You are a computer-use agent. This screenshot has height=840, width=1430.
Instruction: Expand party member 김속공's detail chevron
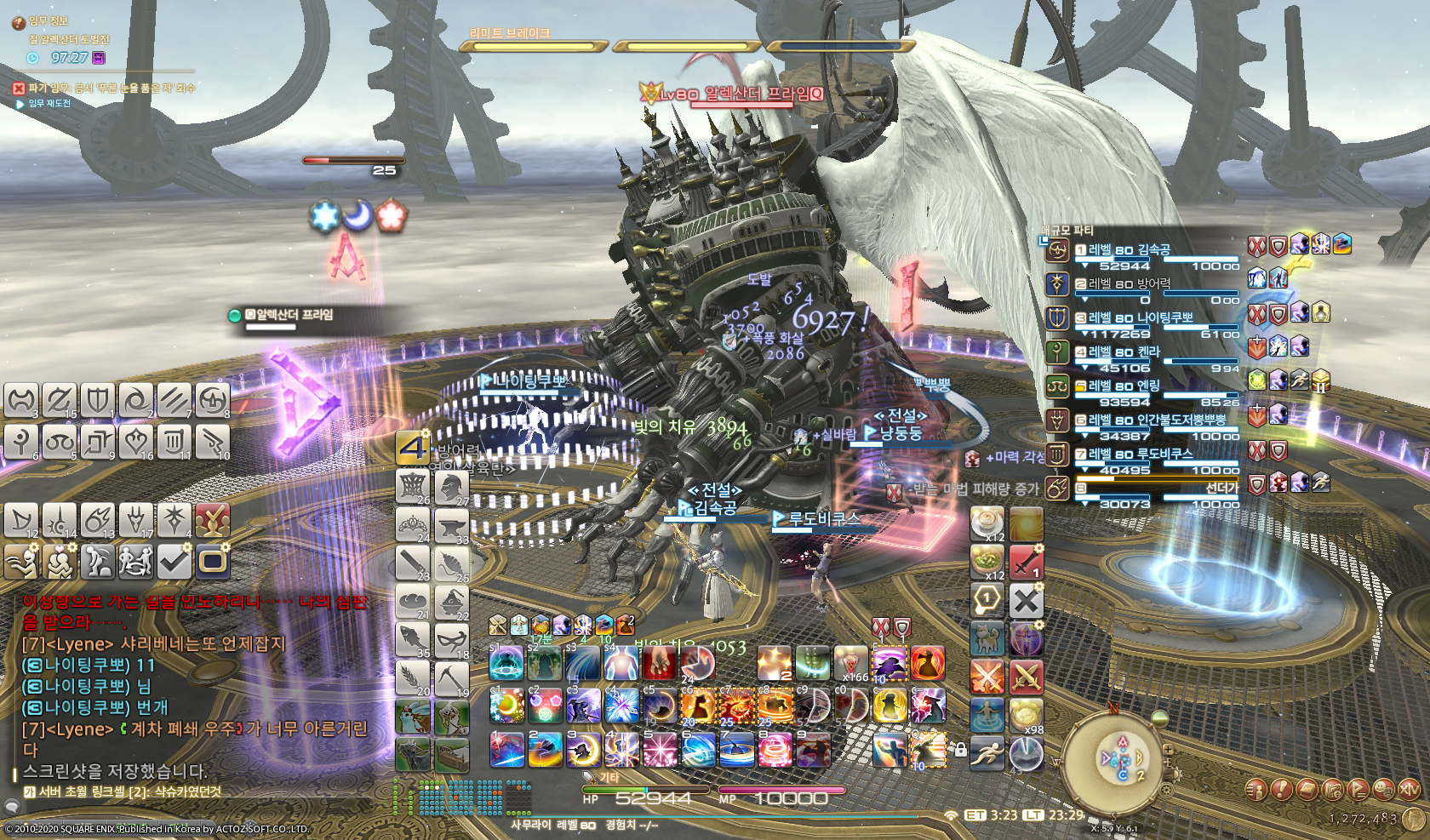click(x=1084, y=266)
